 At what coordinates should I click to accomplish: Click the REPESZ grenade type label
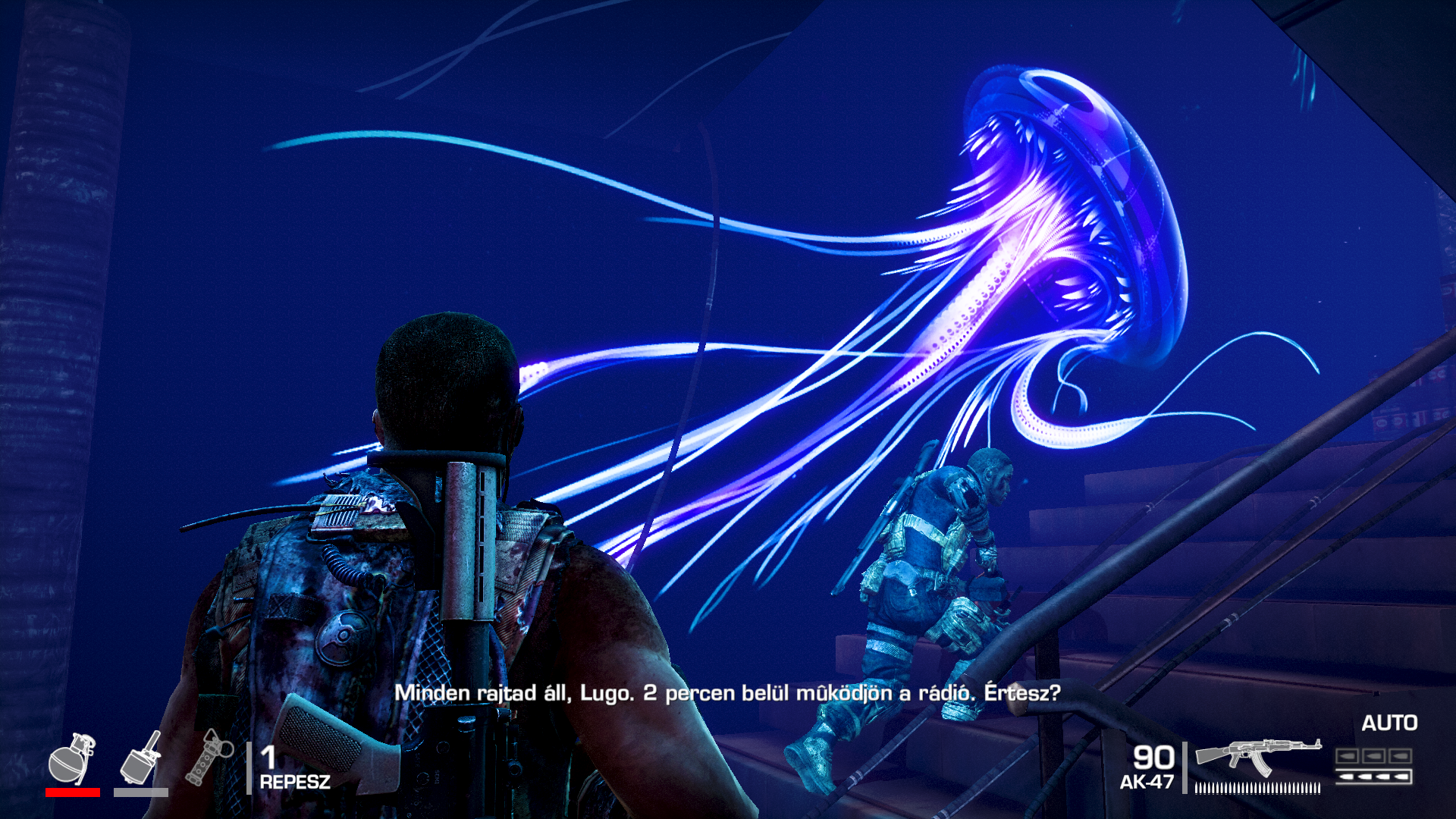(294, 783)
